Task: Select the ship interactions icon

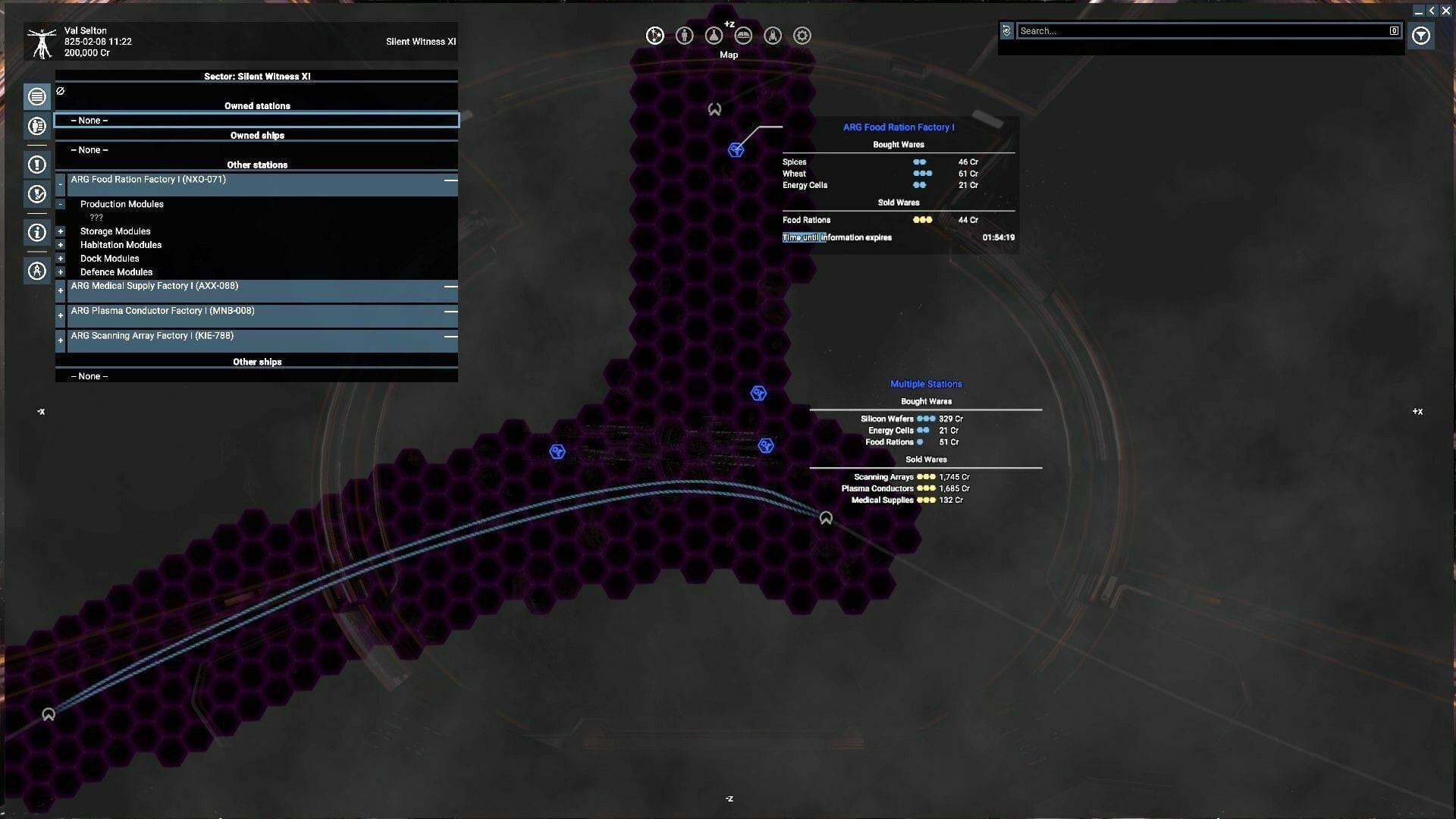Action: (x=773, y=35)
